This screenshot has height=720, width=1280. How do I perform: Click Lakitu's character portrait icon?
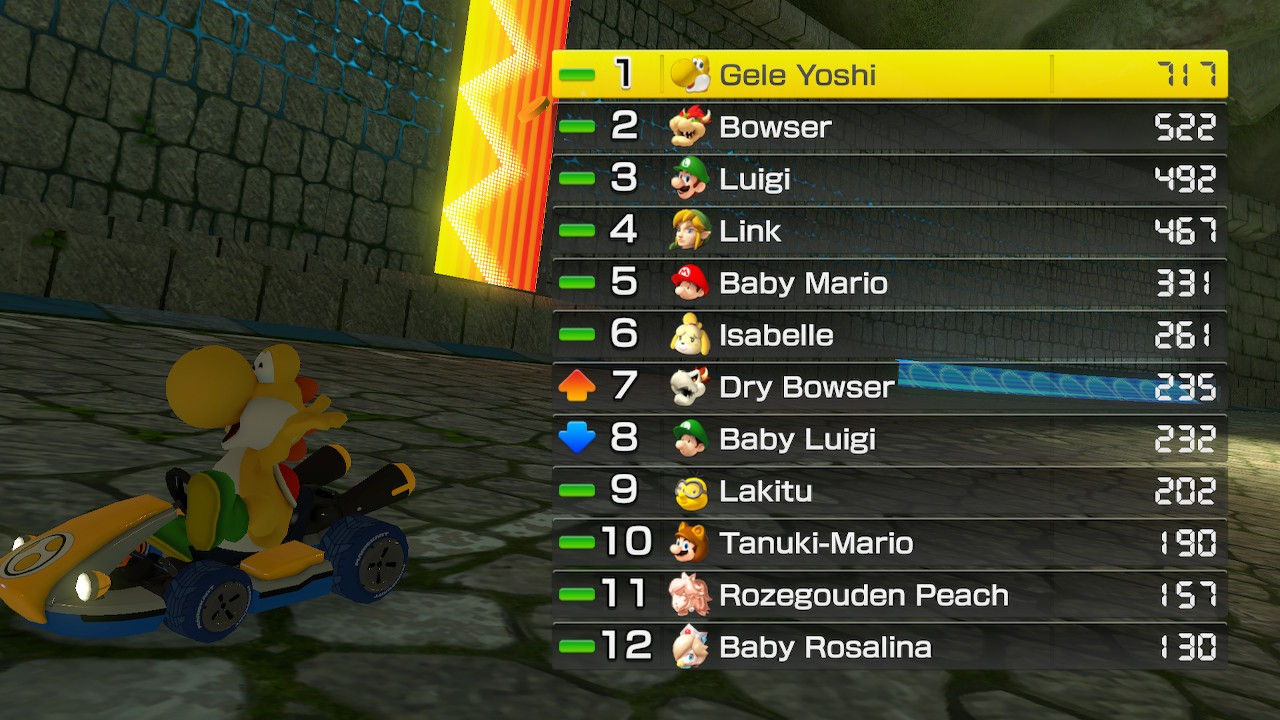(x=690, y=491)
